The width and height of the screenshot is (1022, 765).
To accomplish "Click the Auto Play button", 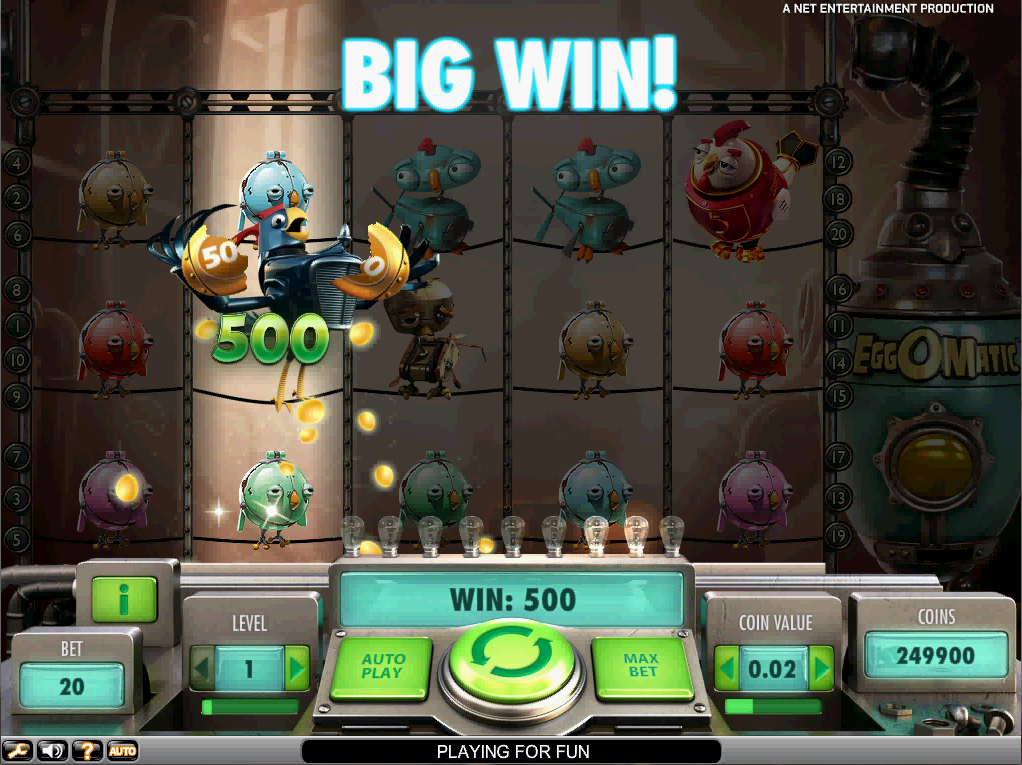I will [x=382, y=667].
